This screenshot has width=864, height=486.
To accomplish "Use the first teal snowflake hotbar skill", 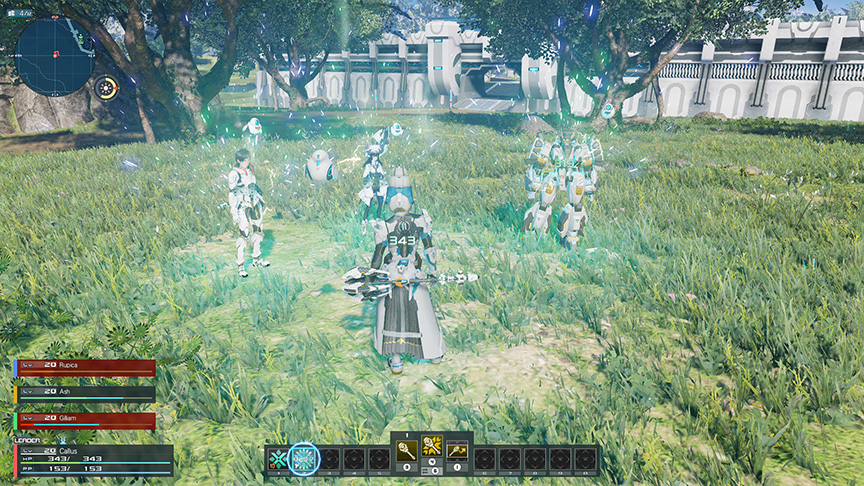I will 279,459.
